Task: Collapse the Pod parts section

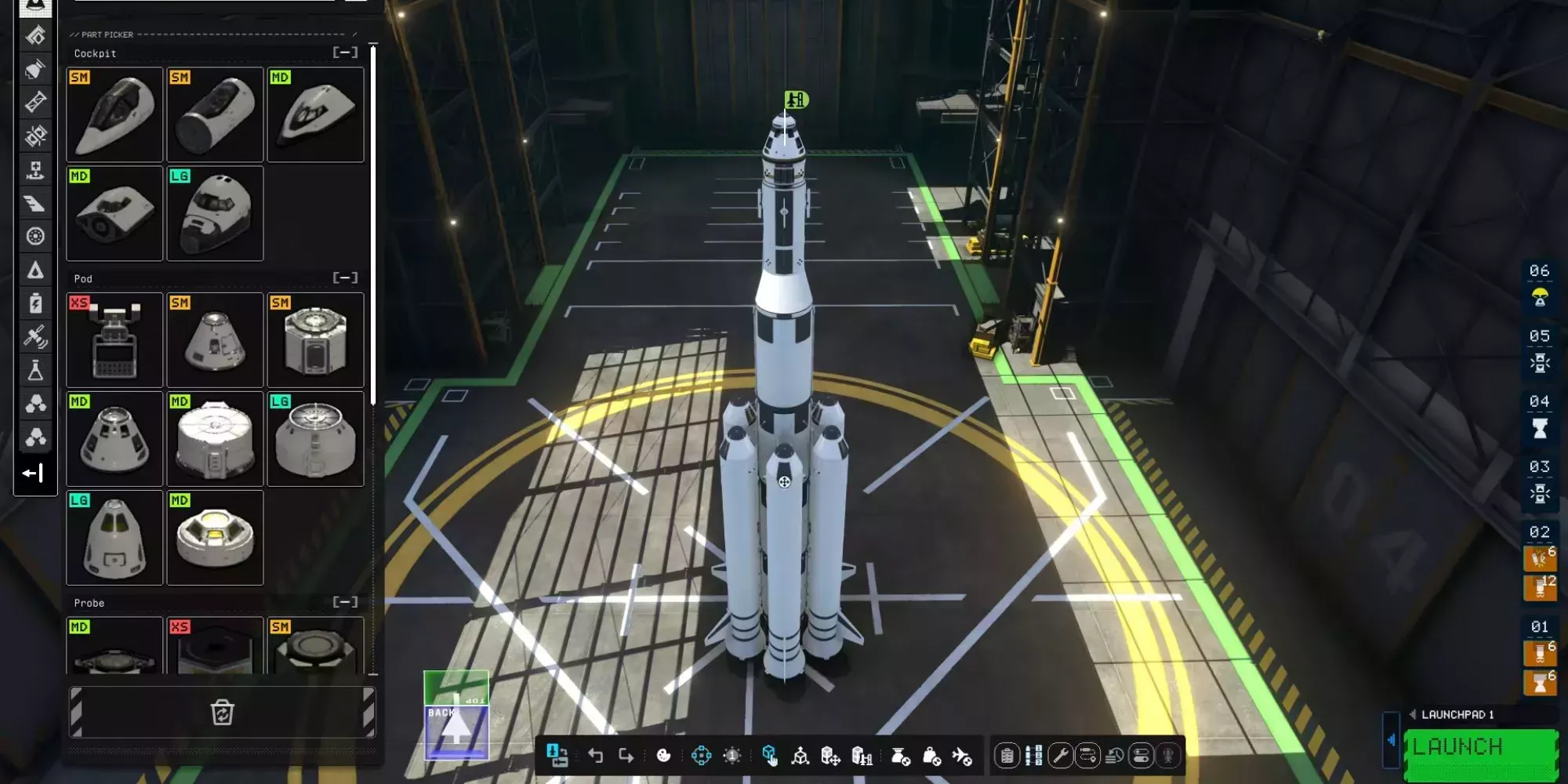Action: 345,278
